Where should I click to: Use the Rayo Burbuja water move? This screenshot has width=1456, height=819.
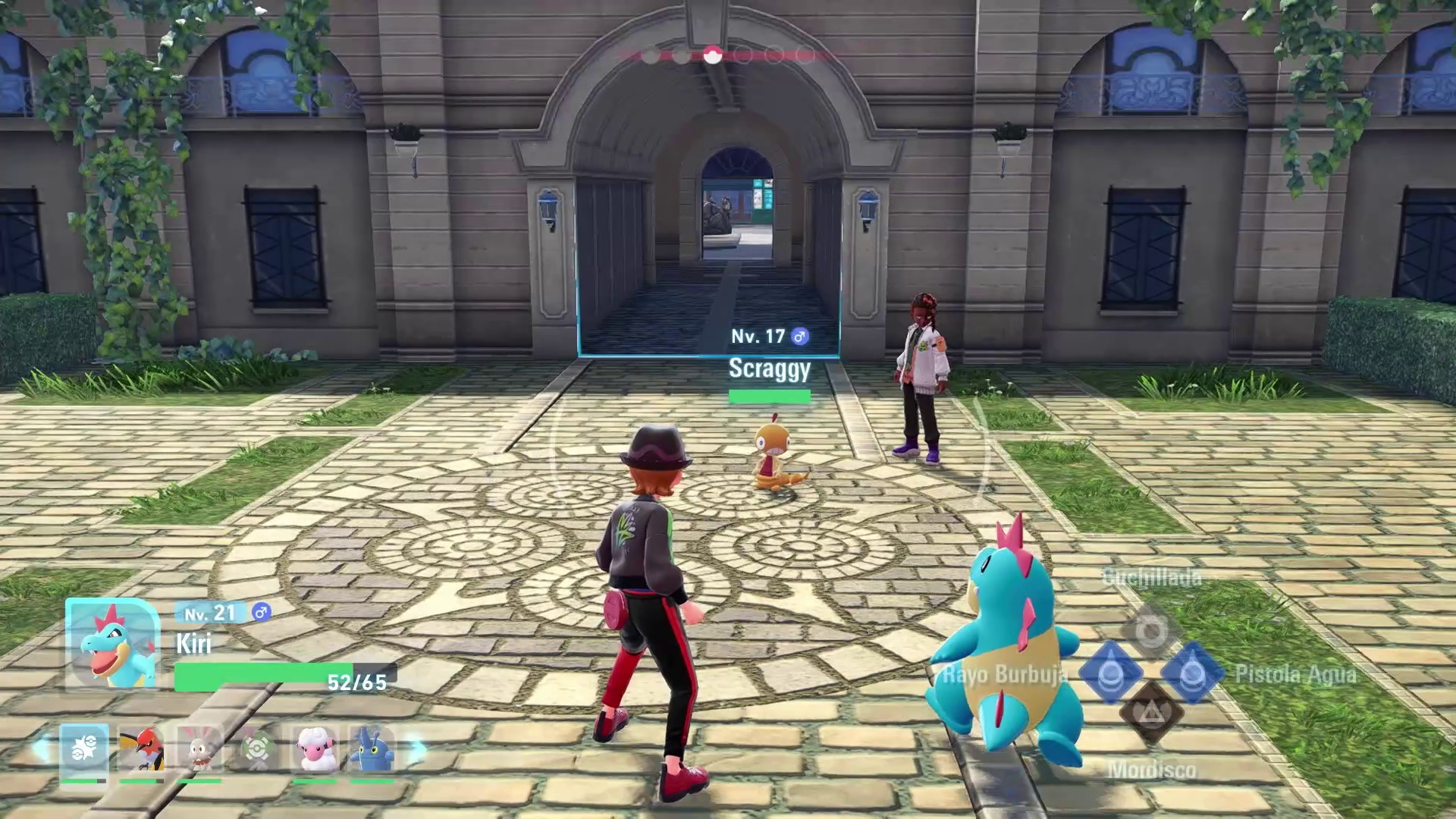coord(1111,673)
